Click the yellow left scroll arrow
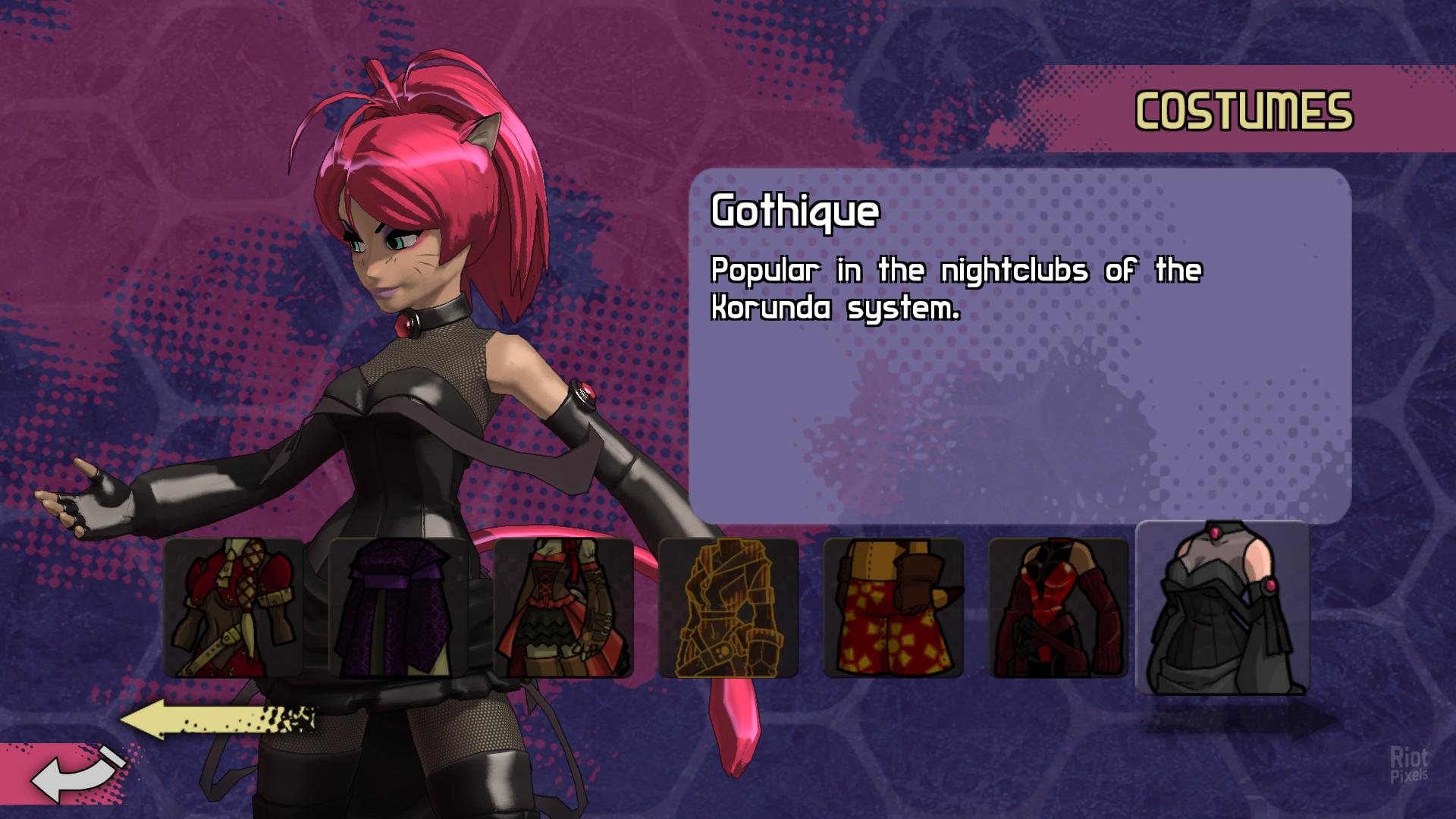The height and width of the screenshot is (819, 1456). pyautogui.click(x=218, y=720)
